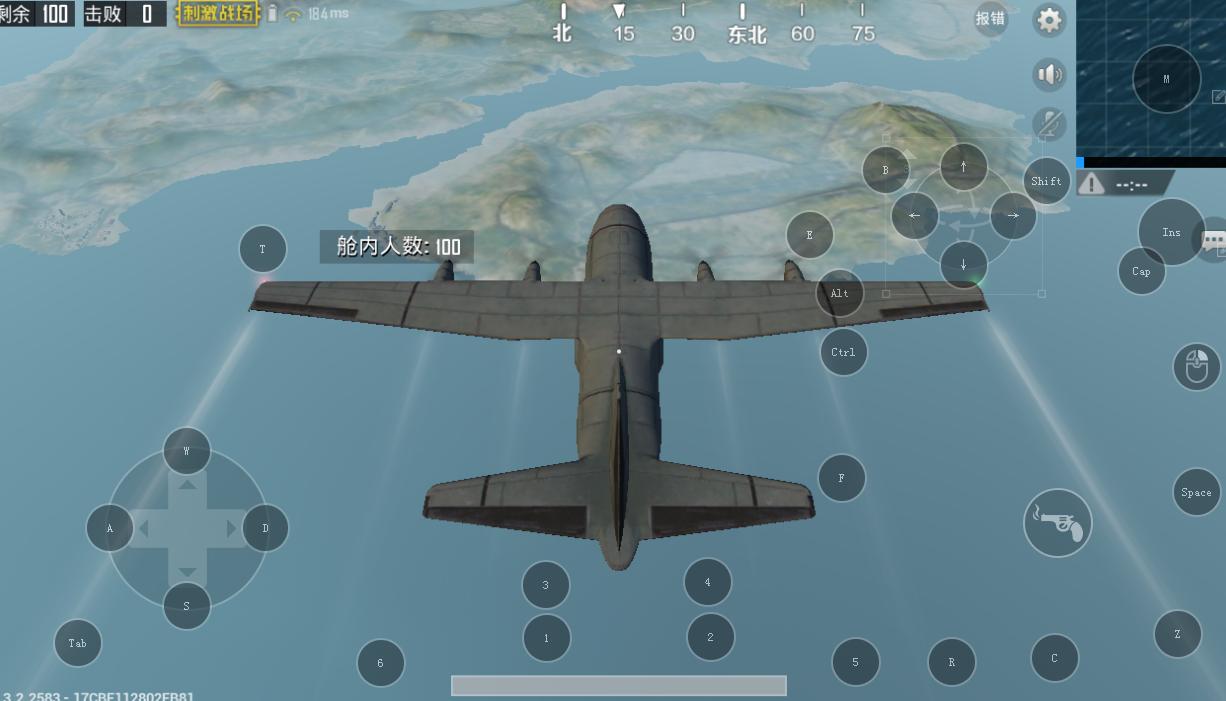
Task: Click the 报错 report button
Action: [x=990, y=19]
